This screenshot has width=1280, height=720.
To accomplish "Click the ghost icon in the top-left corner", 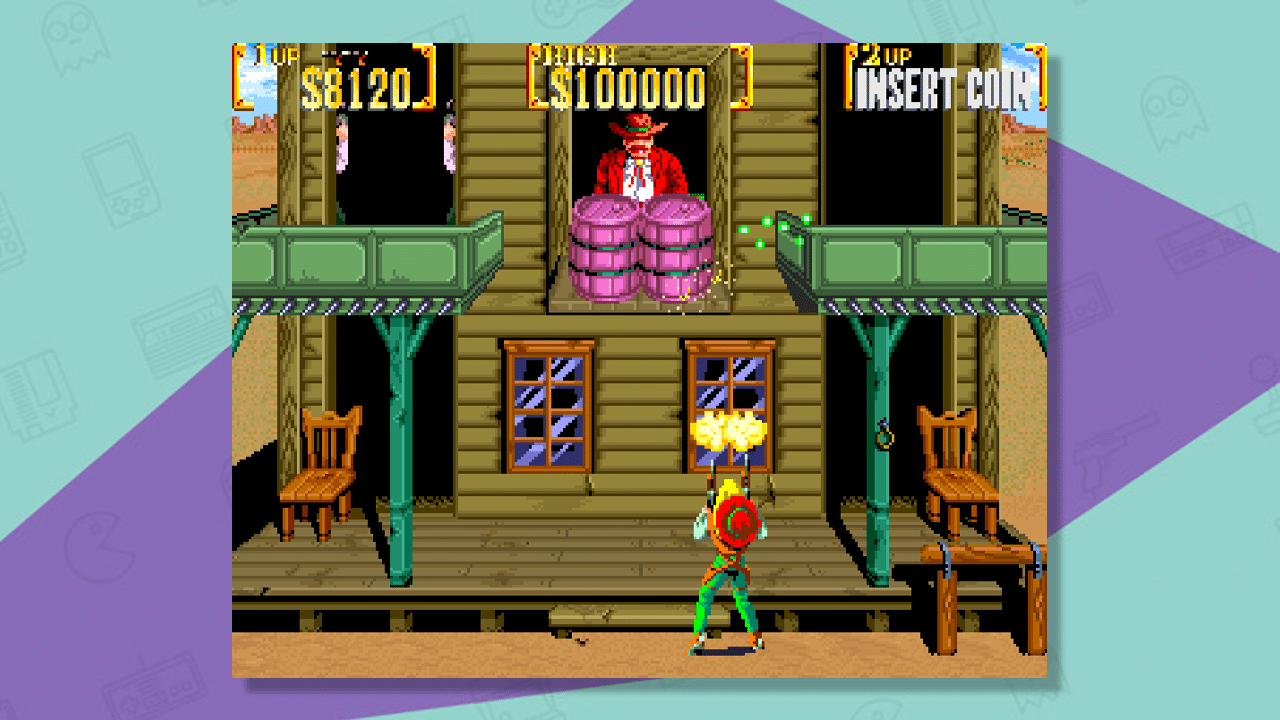I will click(75, 40).
